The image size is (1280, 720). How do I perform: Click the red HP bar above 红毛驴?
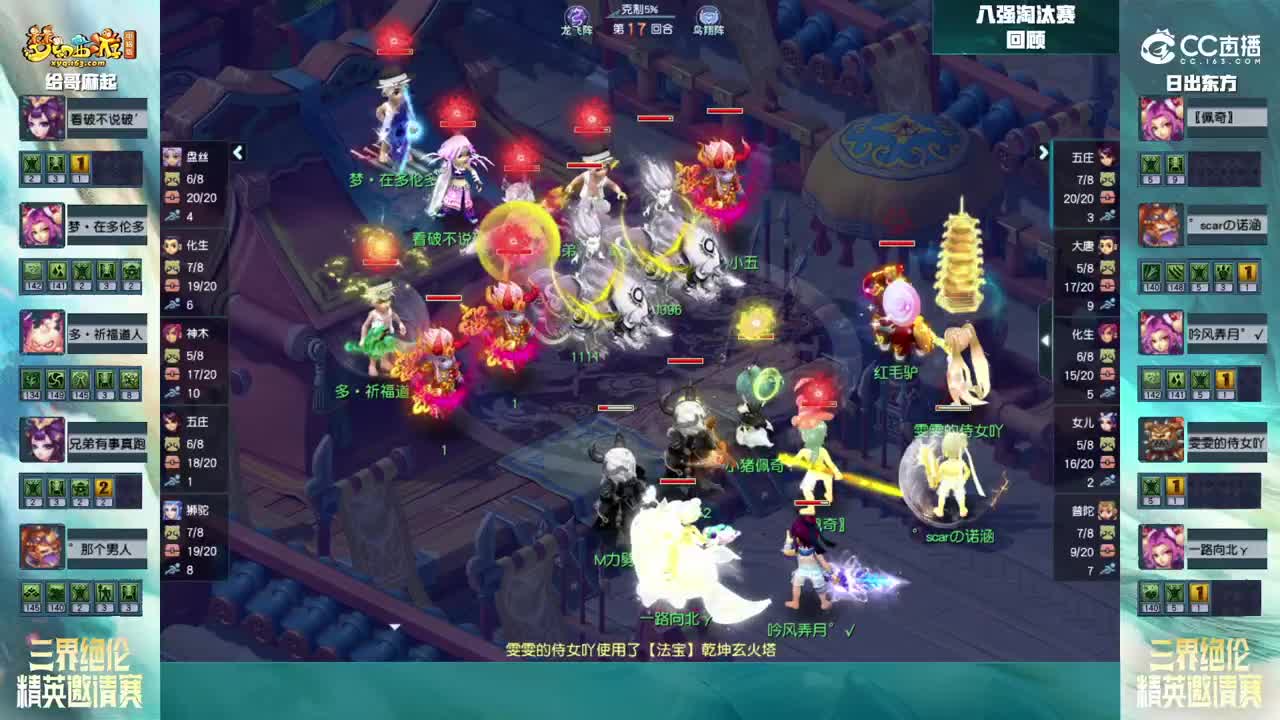(x=896, y=243)
